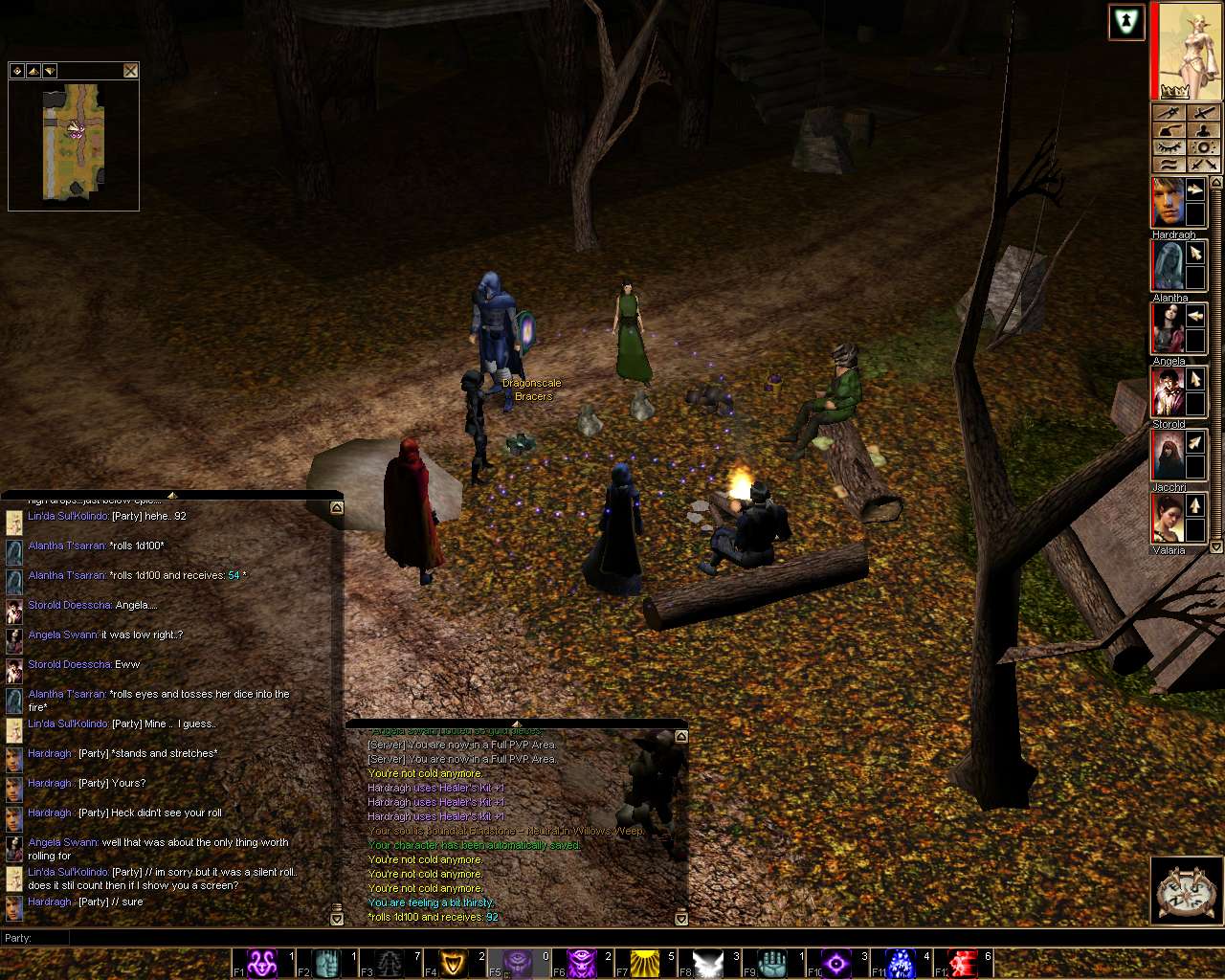The image size is (1225, 980).
Task: Cast the F8 white wings spell
Action: [x=709, y=963]
